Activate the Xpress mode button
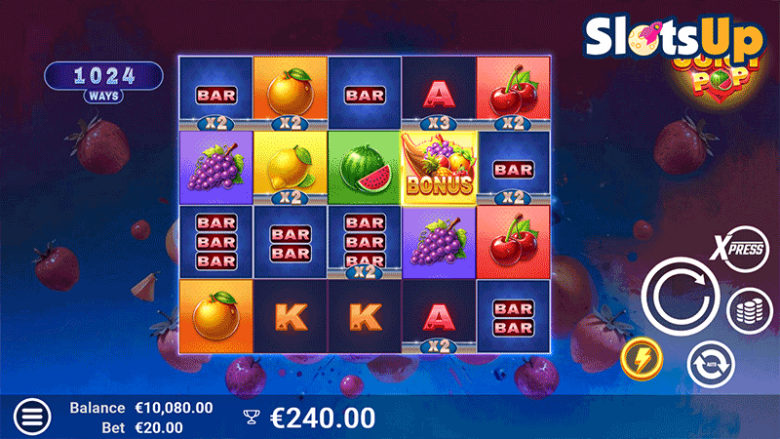780x439 pixels. click(743, 250)
